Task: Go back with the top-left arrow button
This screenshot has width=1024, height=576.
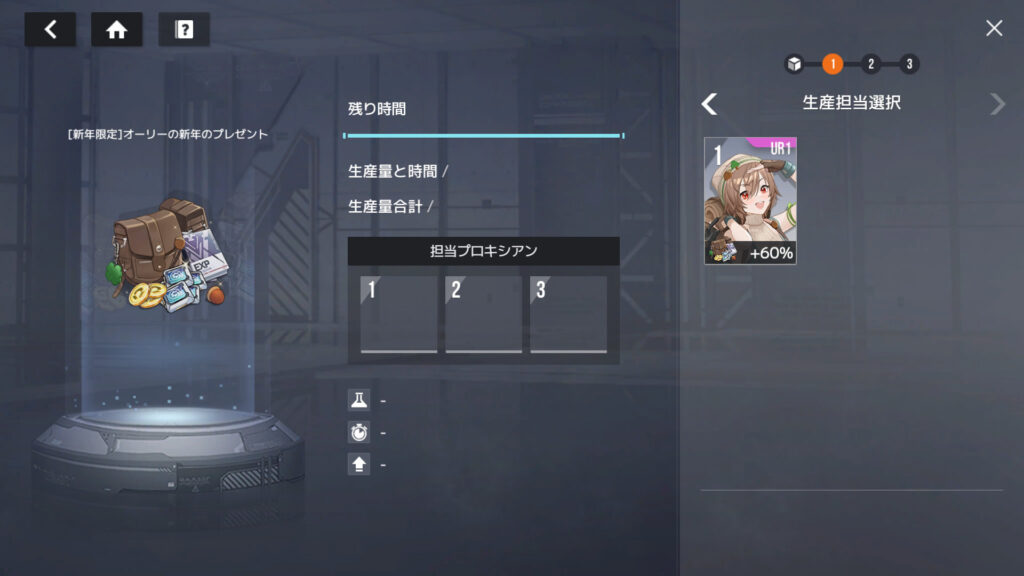Action: coord(50,30)
